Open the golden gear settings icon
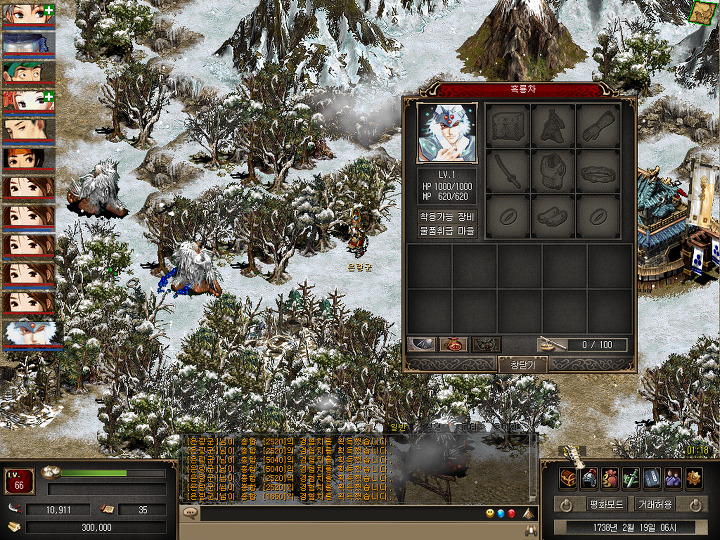 pyautogui.click(x=693, y=478)
